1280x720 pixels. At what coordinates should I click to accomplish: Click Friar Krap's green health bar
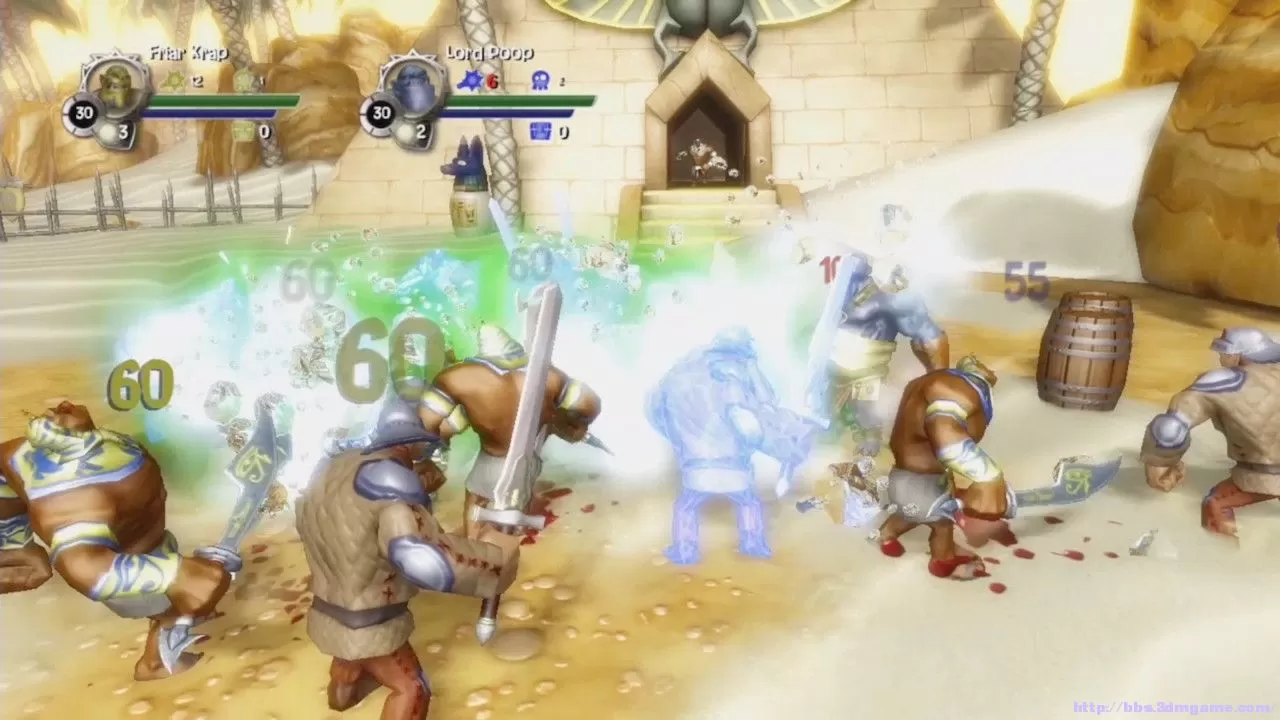[x=225, y=100]
